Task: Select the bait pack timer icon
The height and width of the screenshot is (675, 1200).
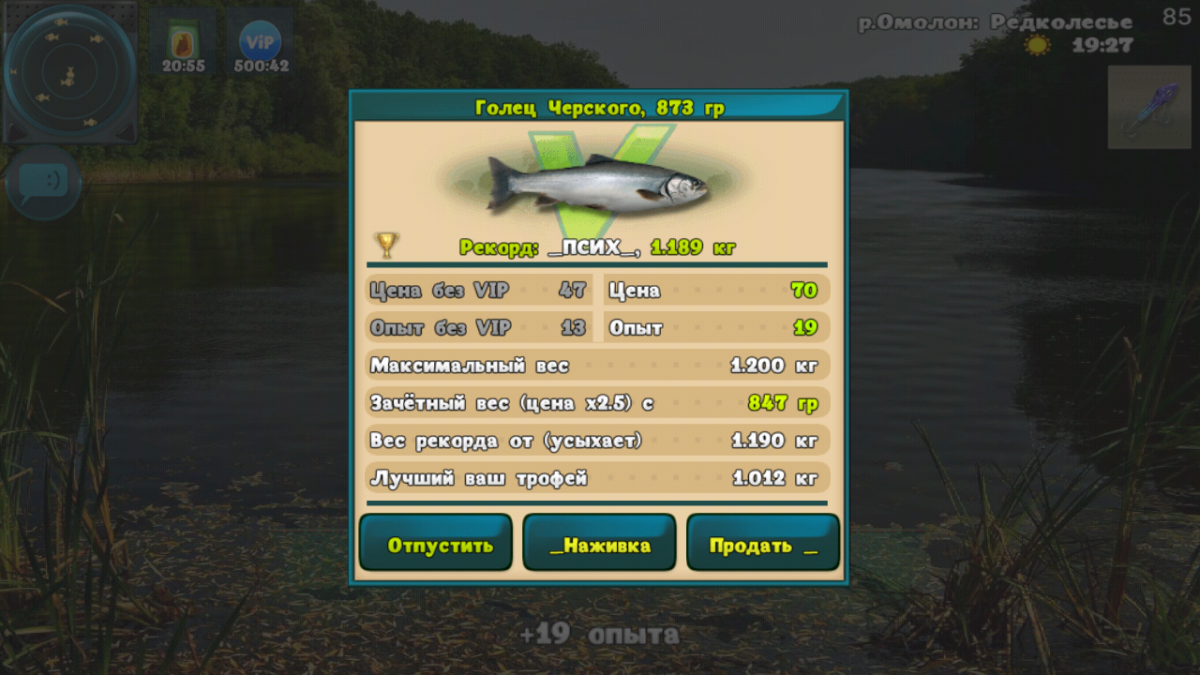Action: [x=183, y=44]
